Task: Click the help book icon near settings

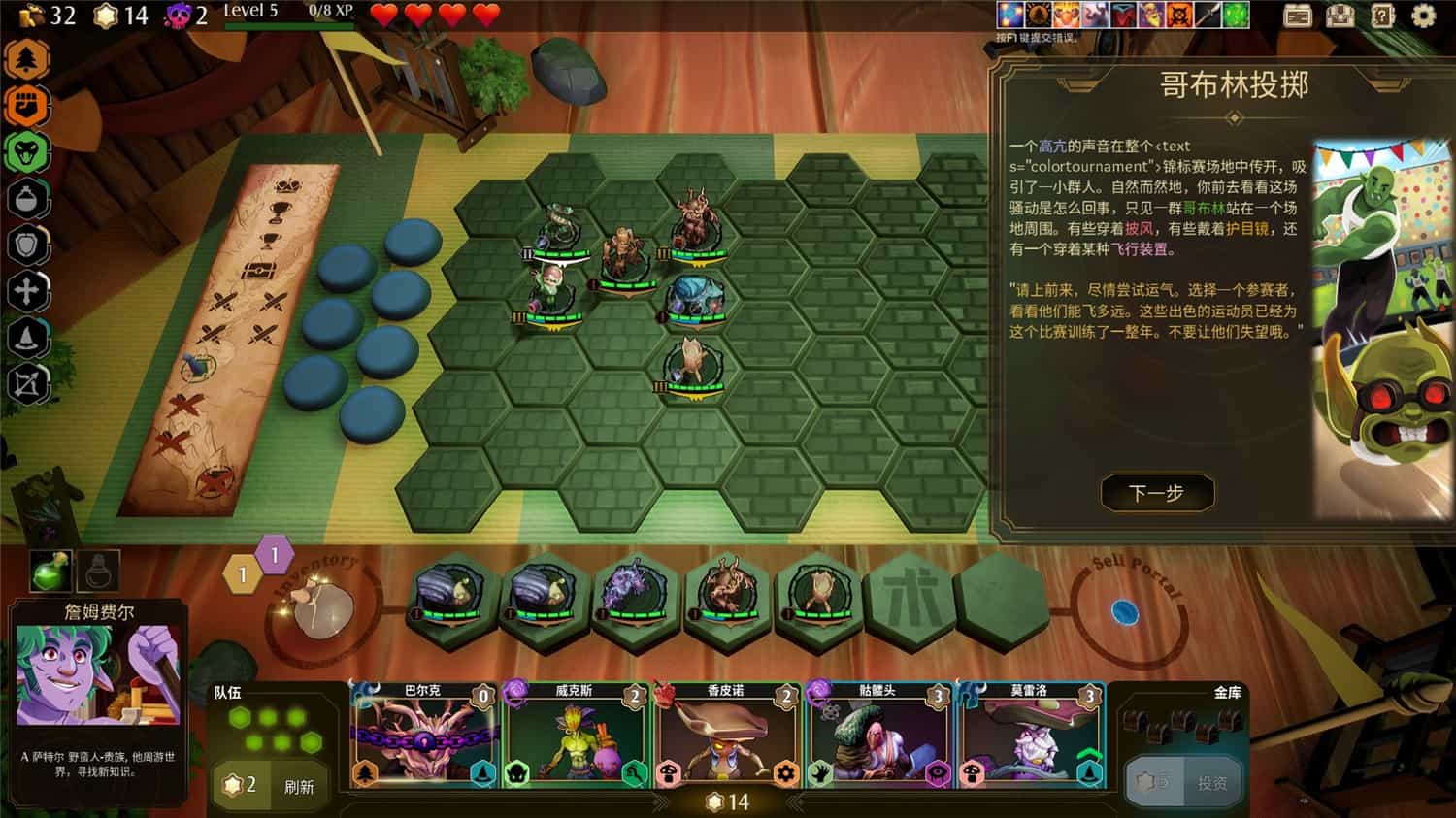Action: [x=1381, y=16]
